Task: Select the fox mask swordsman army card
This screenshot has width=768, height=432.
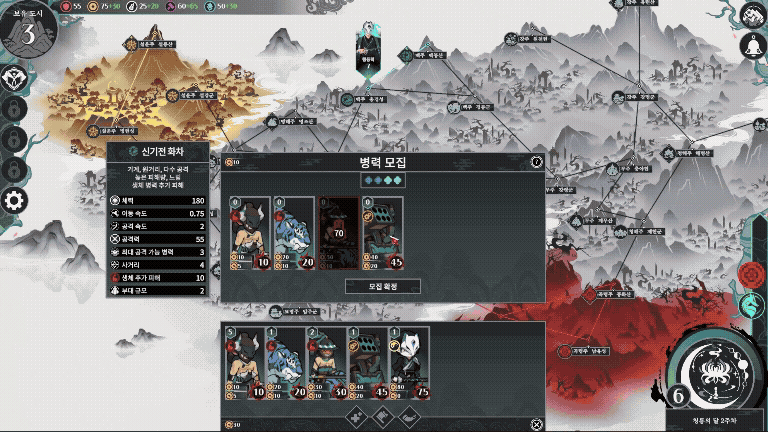Action: (x=408, y=364)
